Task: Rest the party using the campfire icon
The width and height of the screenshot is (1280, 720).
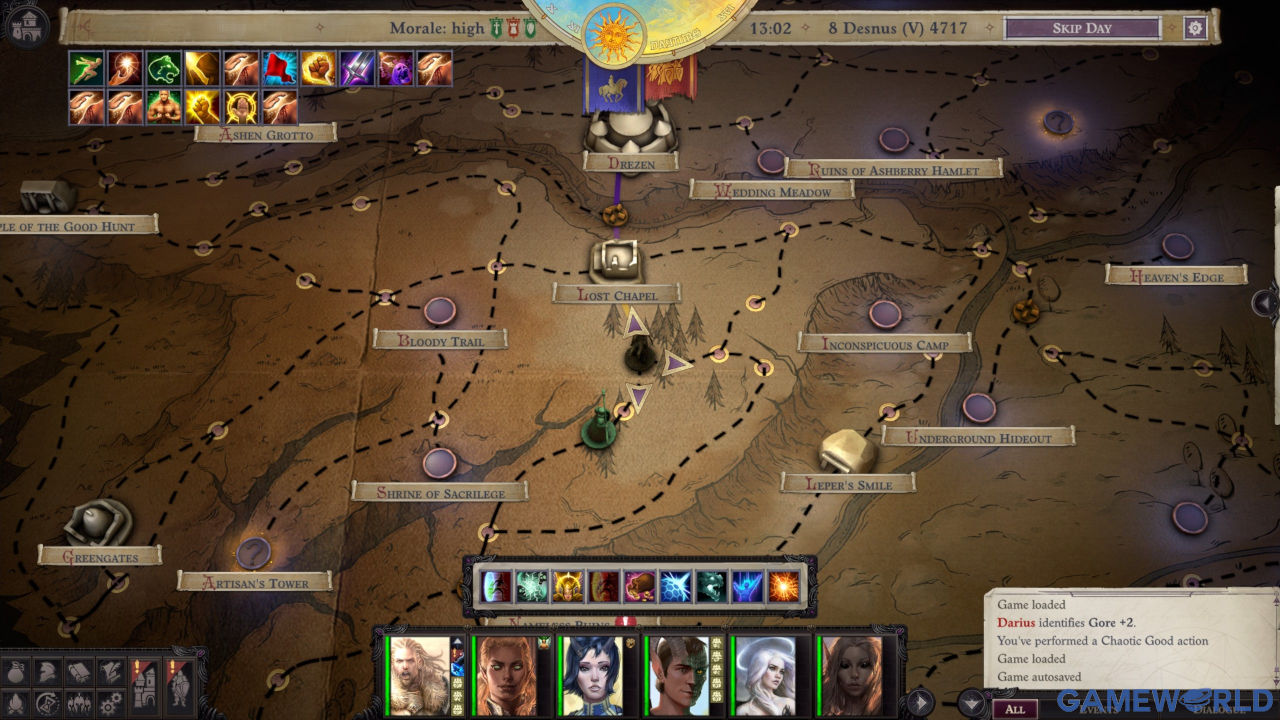Action: pos(15,701)
